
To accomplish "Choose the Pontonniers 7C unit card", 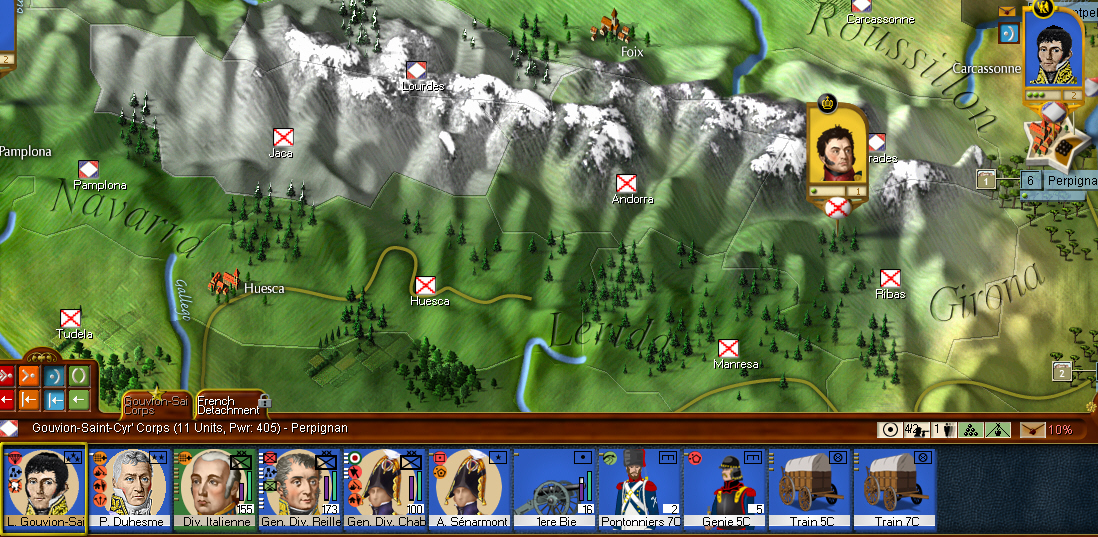I will click(639, 488).
